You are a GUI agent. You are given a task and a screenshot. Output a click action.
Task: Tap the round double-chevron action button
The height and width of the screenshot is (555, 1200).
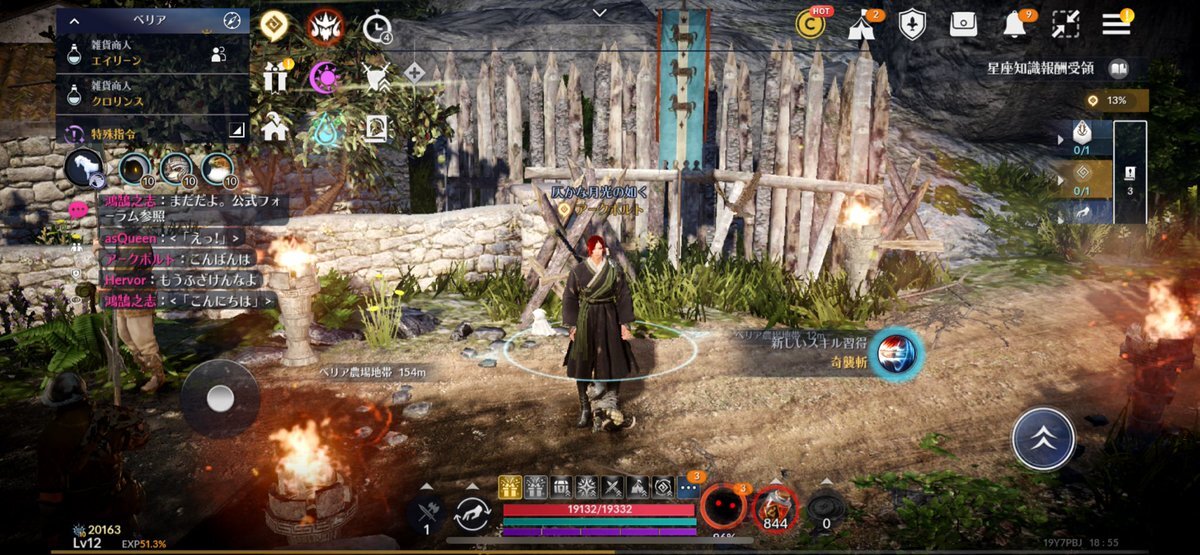tap(1043, 438)
